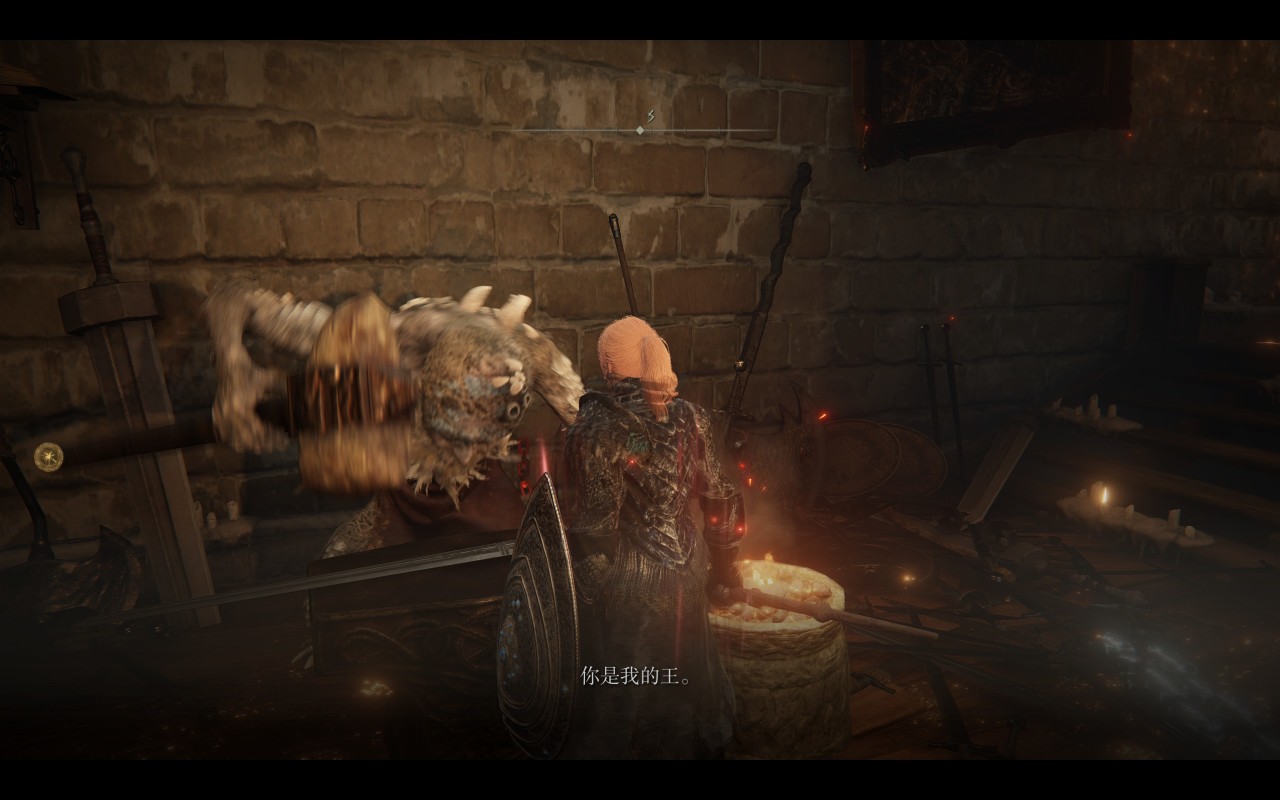Select the golden sunburst icon
This screenshot has height=800, width=1280.
pyautogui.click(x=47, y=457)
